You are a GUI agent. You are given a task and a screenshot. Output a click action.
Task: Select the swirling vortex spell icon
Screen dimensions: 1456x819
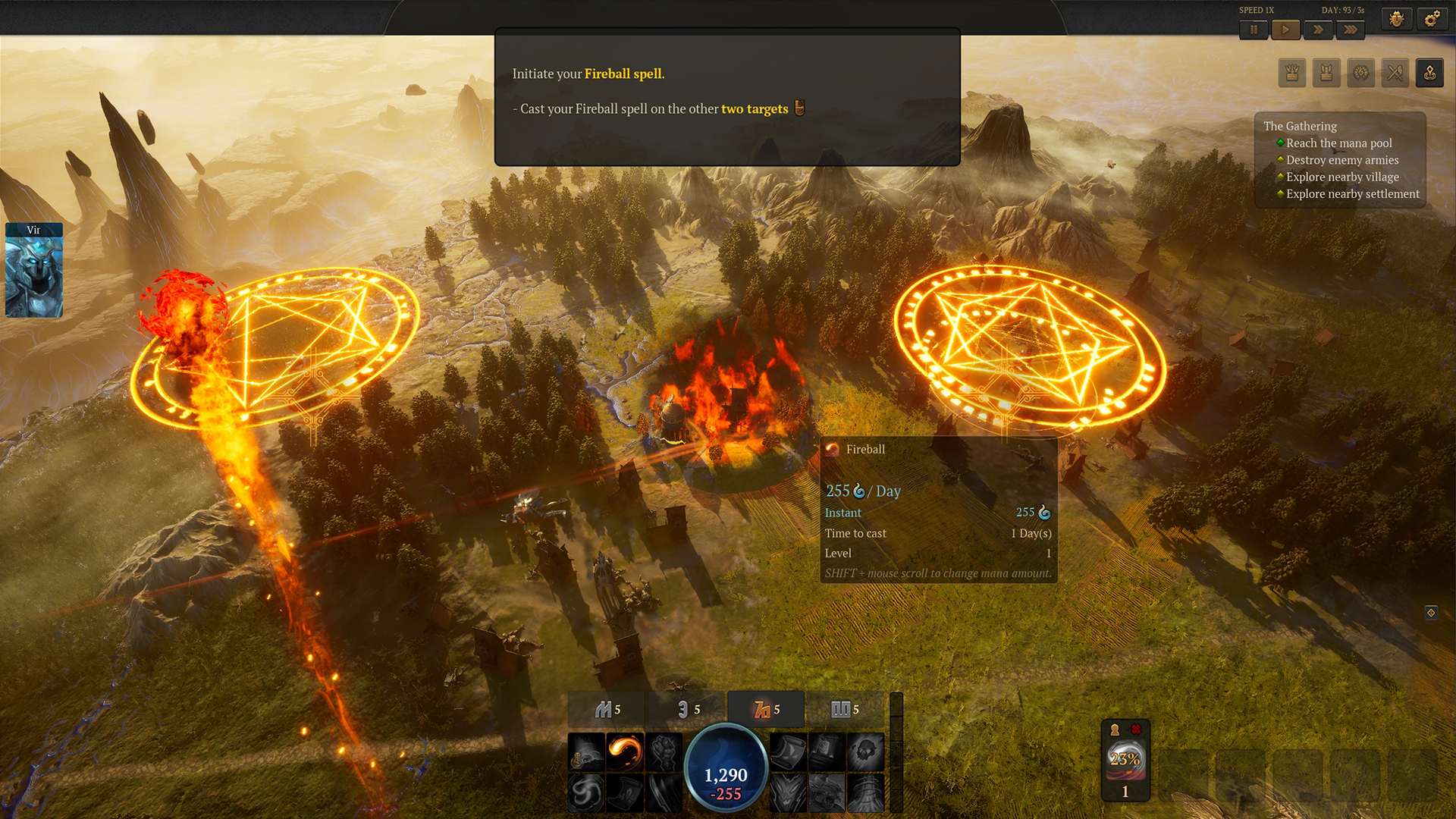click(x=586, y=792)
